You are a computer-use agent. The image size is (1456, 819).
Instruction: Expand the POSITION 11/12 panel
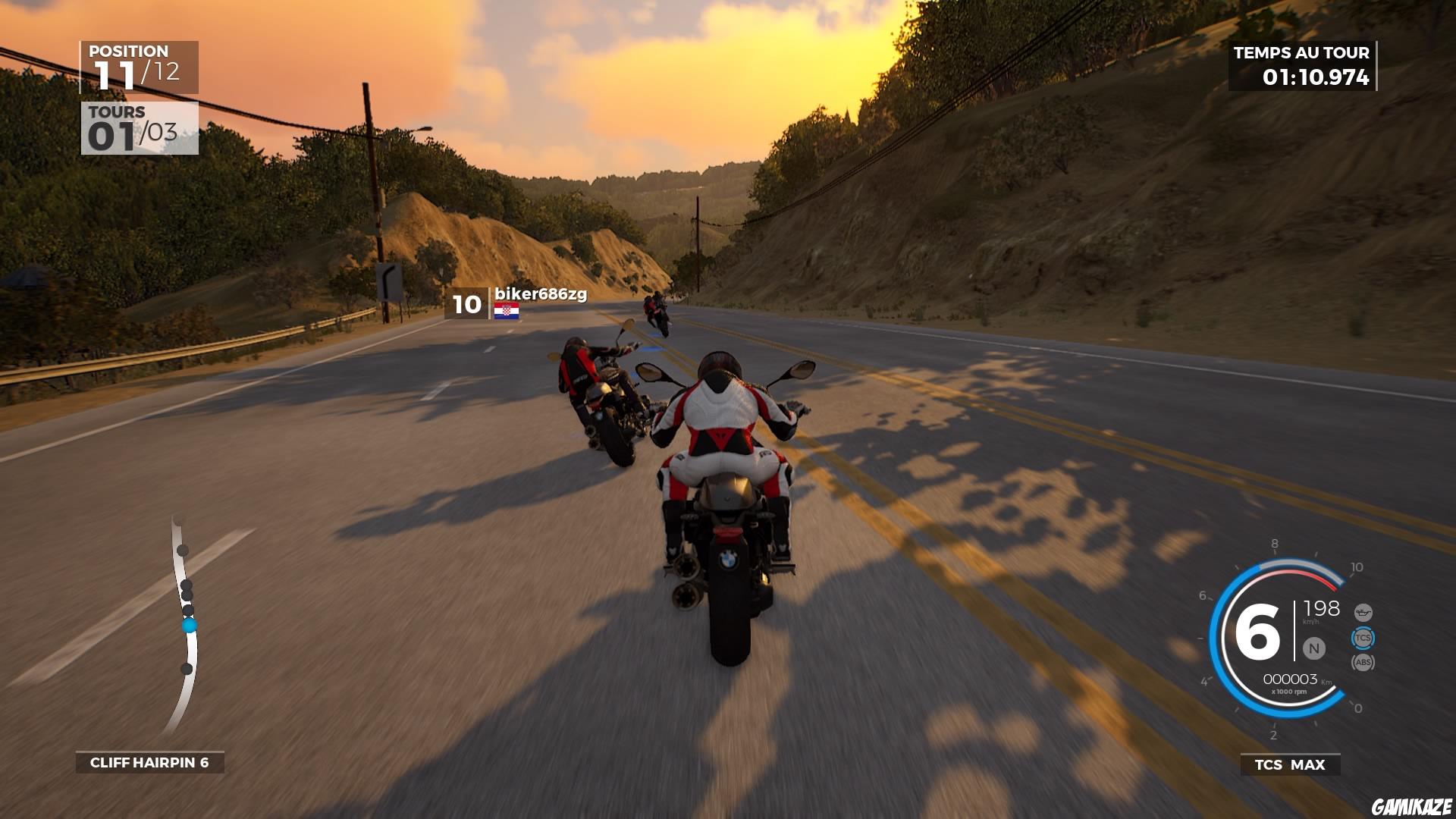(x=139, y=64)
